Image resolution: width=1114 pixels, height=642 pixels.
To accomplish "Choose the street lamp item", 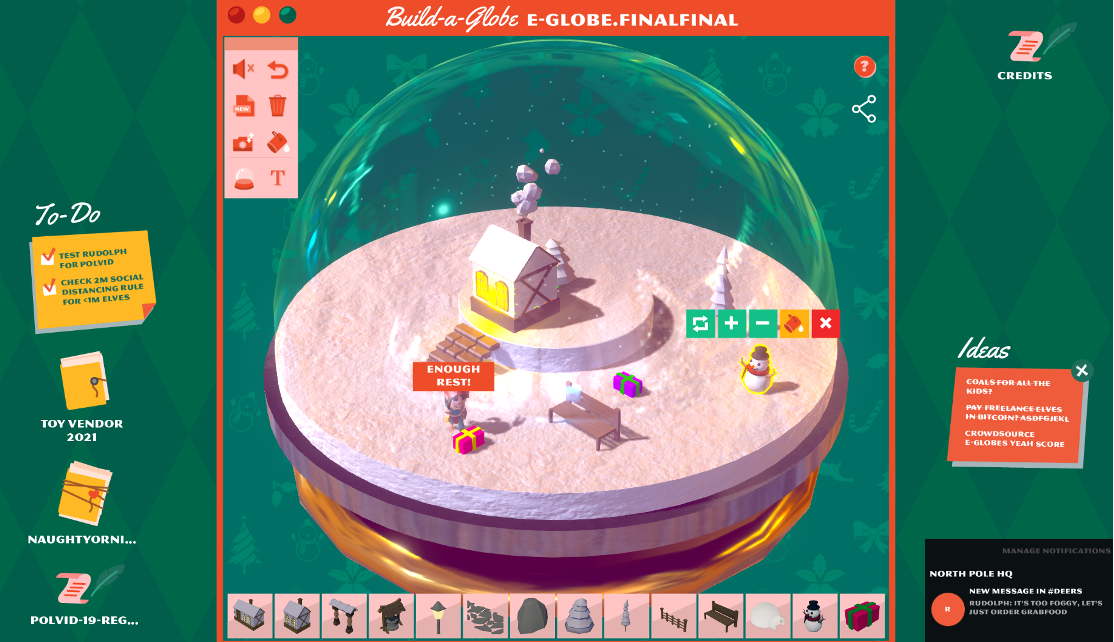I will click(438, 616).
